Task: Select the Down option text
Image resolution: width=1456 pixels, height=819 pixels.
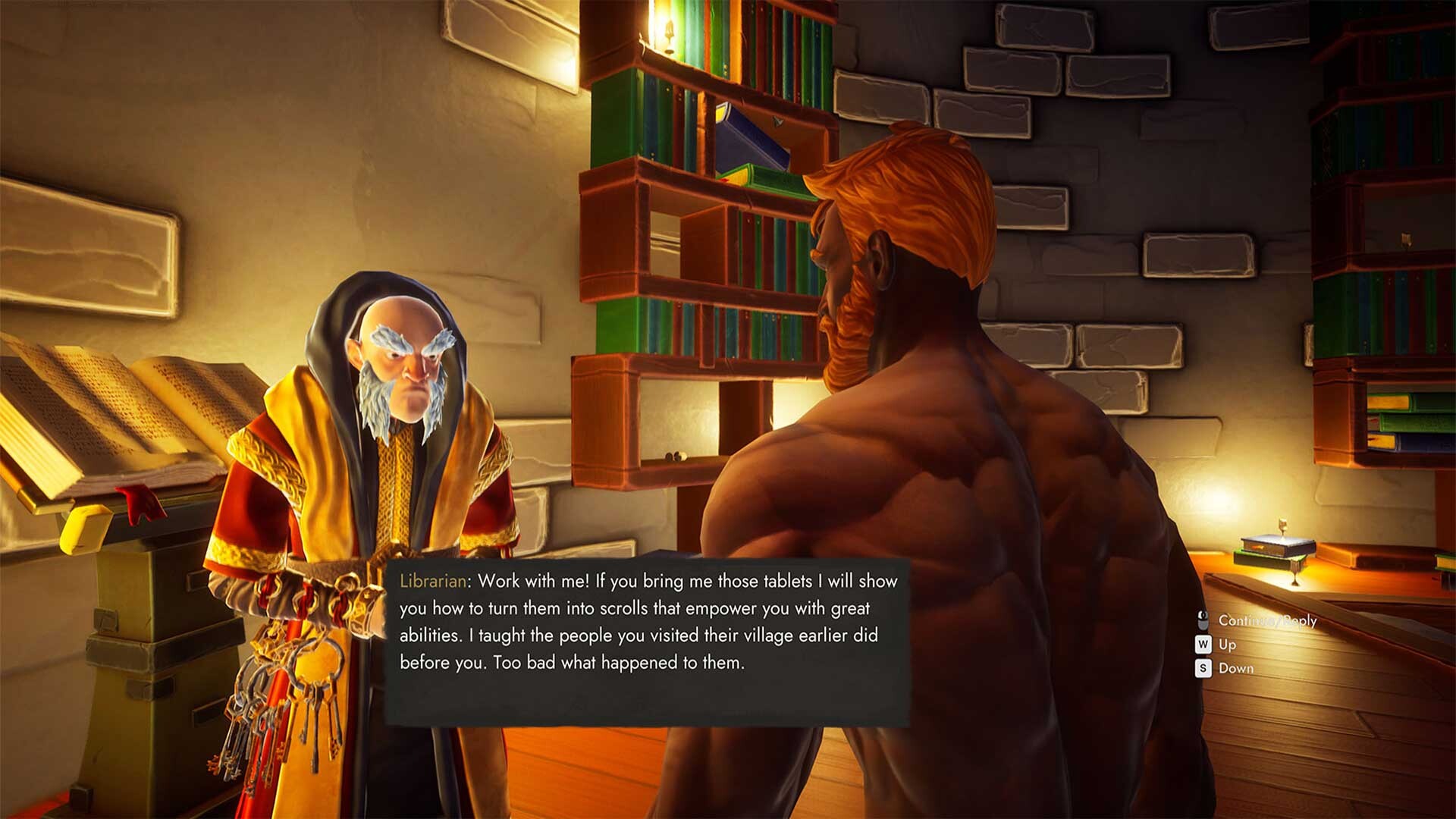Action: (x=1236, y=669)
